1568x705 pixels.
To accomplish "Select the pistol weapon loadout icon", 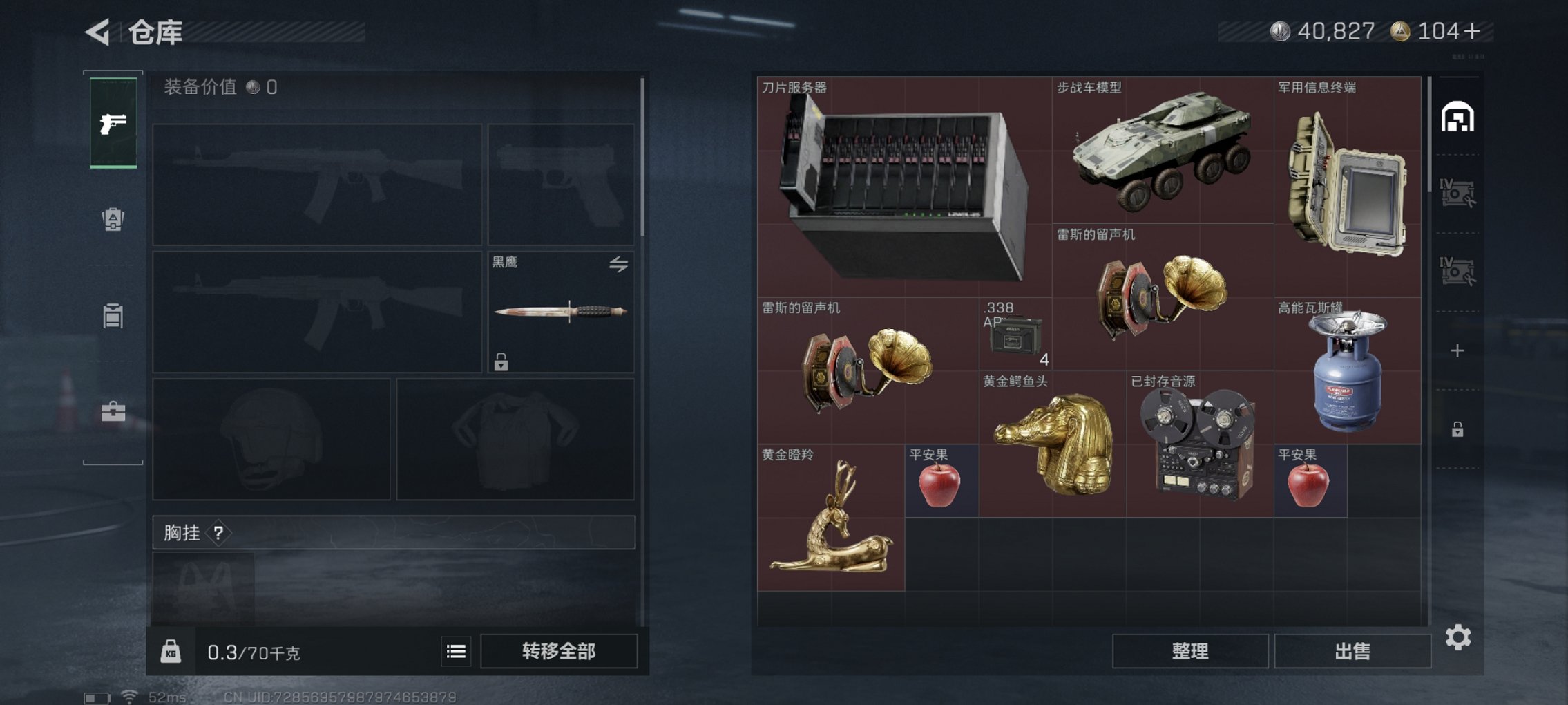I will [115, 124].
